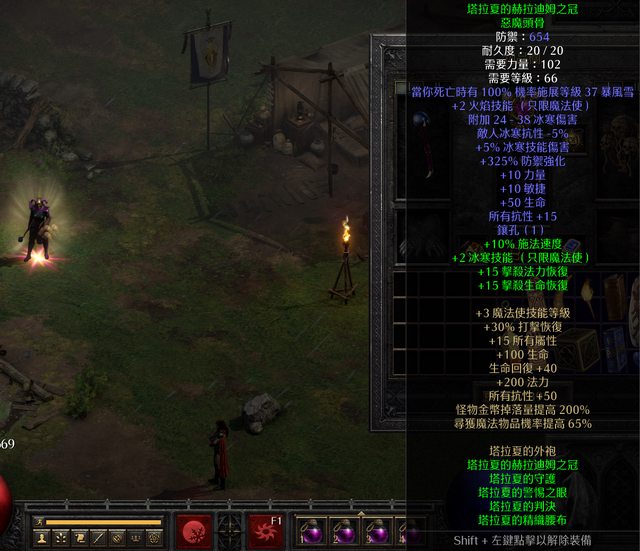Open the character sheet from mini panel
640x551 pixels.
point(41,538)
